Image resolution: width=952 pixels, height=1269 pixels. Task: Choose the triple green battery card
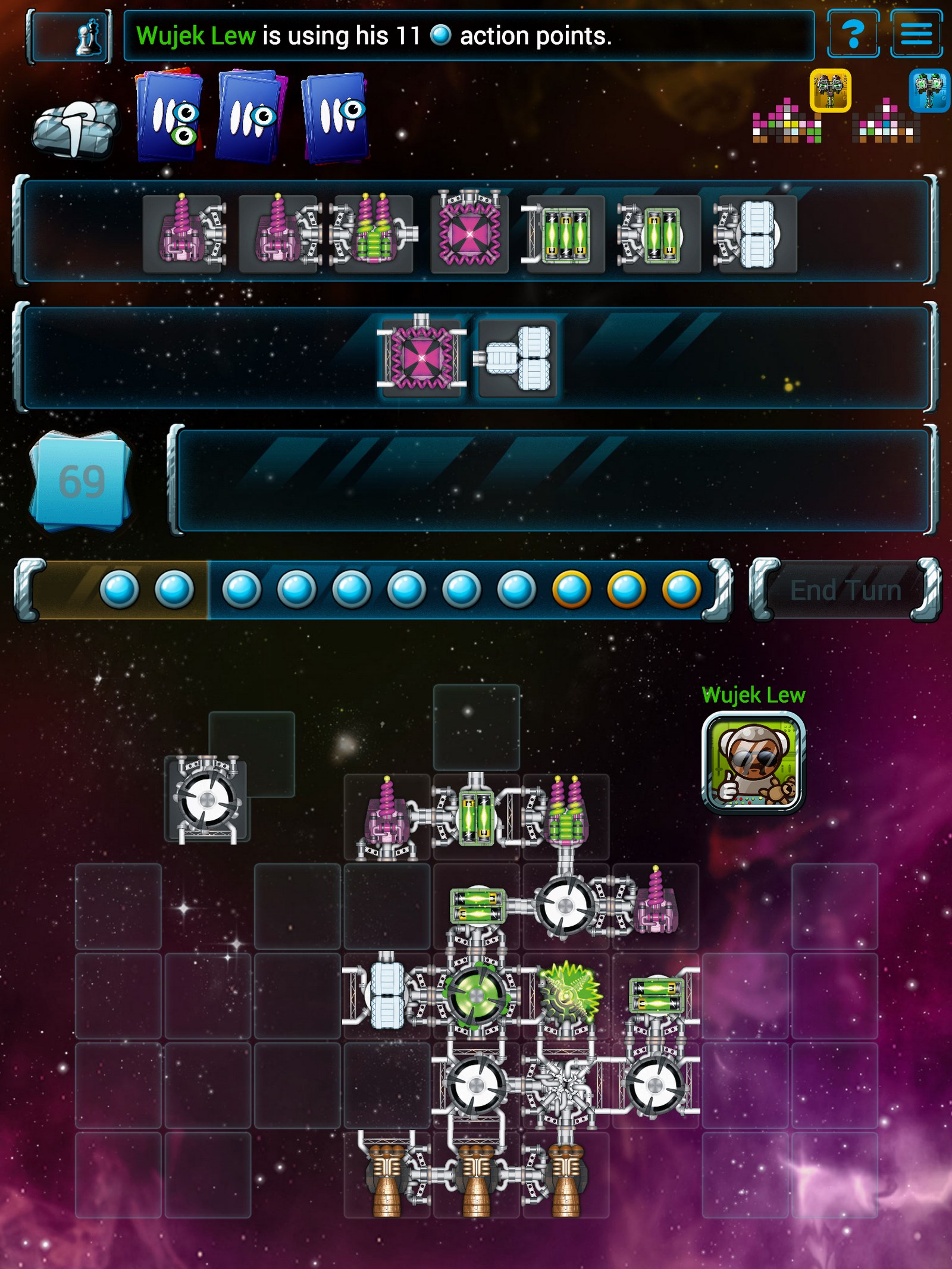click(564, 234)
